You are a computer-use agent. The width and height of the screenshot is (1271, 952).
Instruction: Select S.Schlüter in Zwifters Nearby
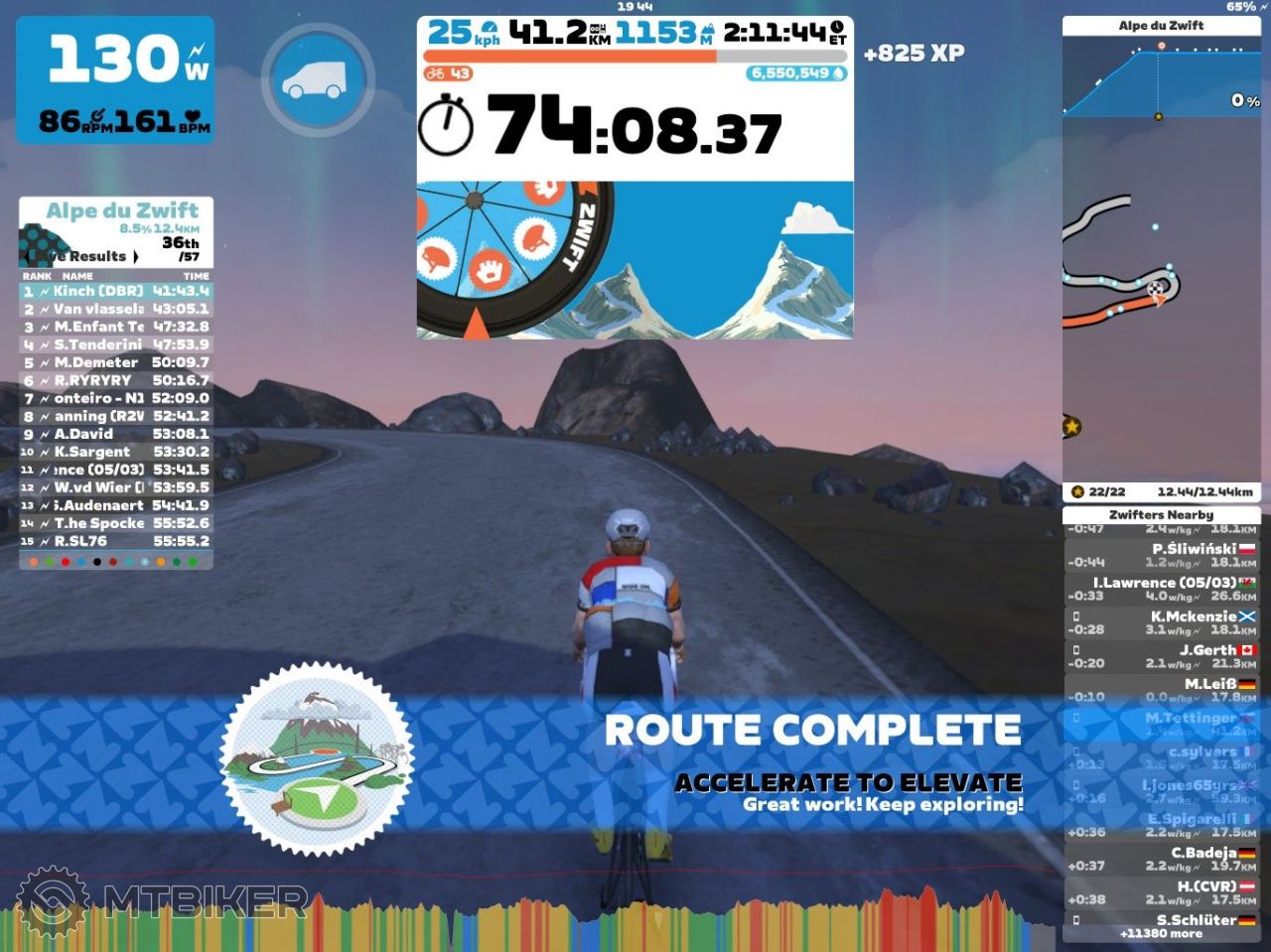[x=1161, y=919]
